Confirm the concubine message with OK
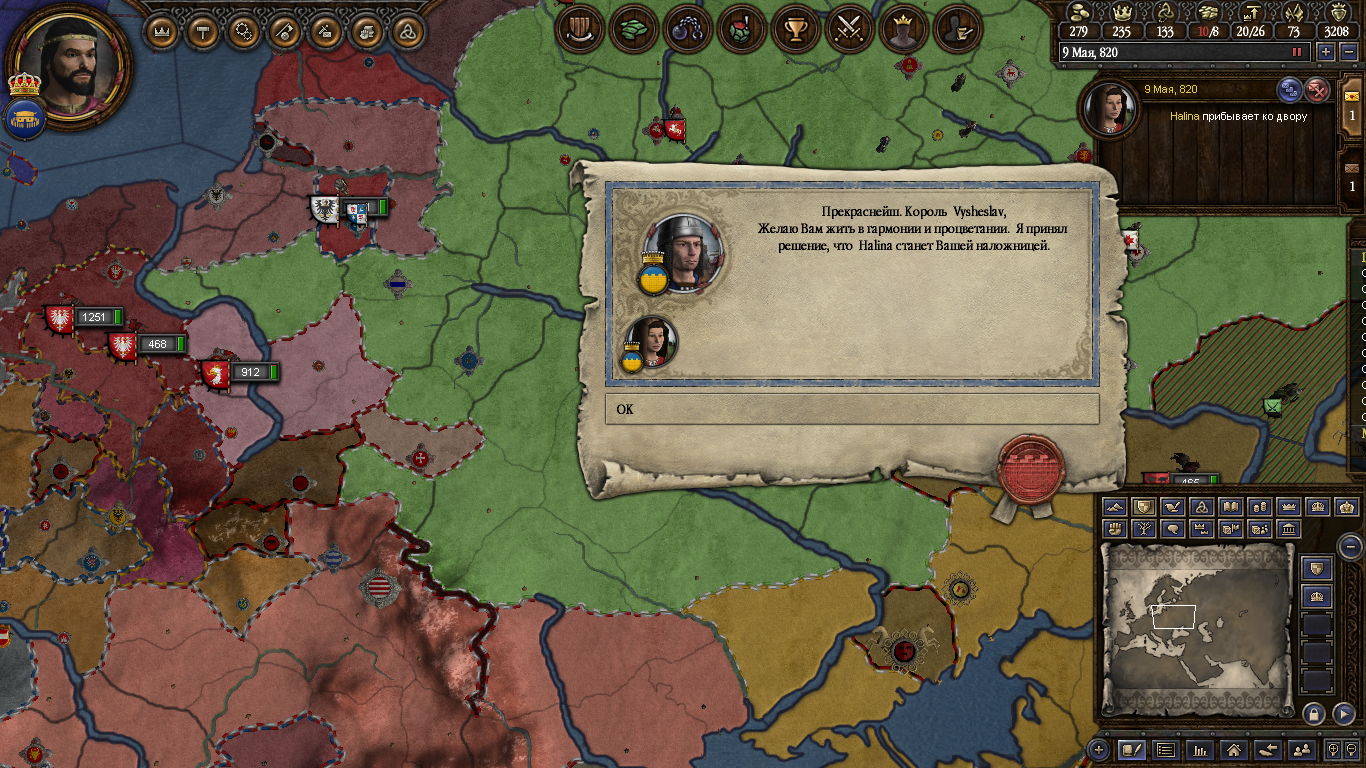The height and width of the screenshot is (768, 1366). (851, 409)
